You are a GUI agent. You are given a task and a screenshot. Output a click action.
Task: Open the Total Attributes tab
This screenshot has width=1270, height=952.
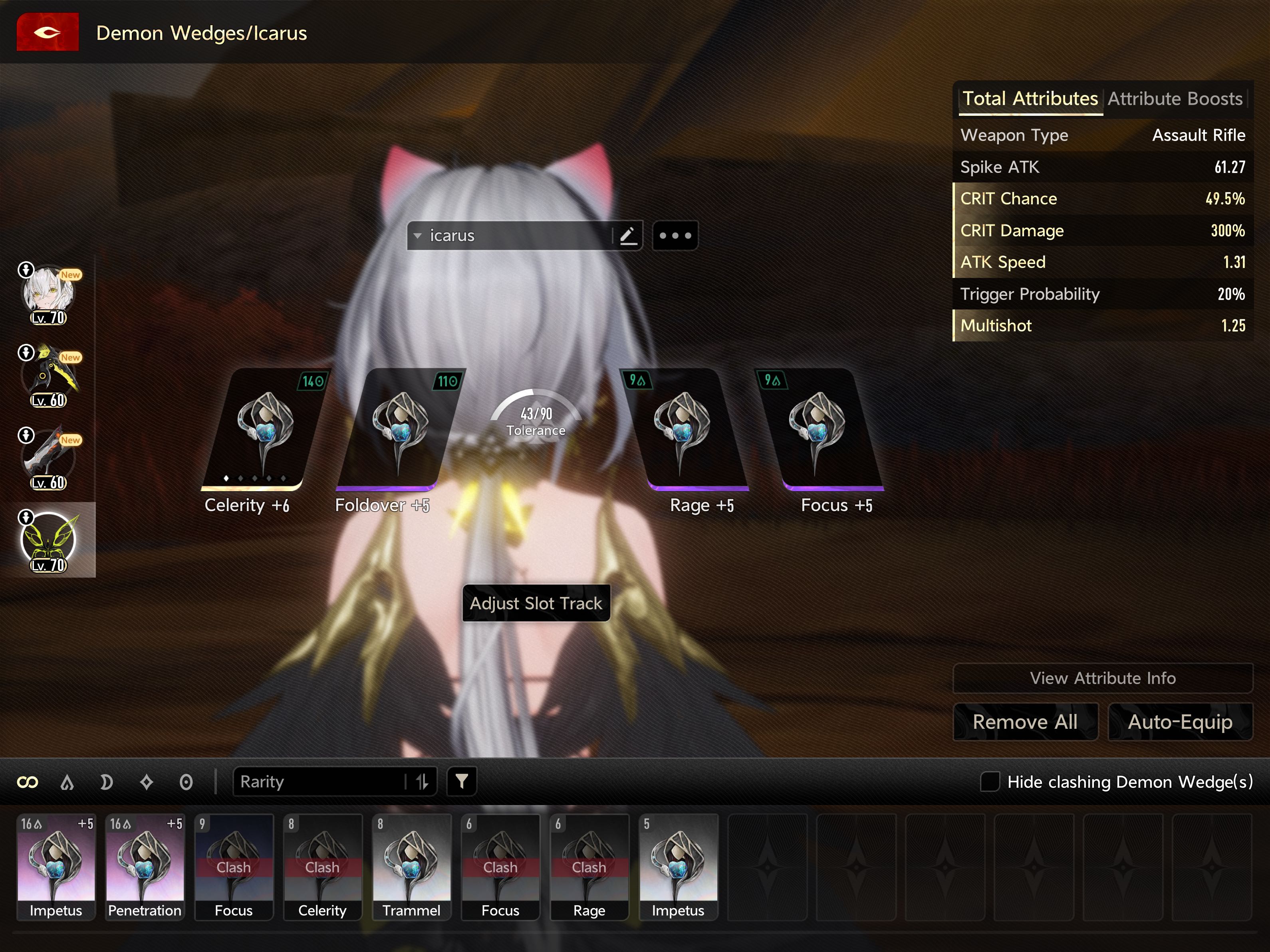pos(1030,99)
